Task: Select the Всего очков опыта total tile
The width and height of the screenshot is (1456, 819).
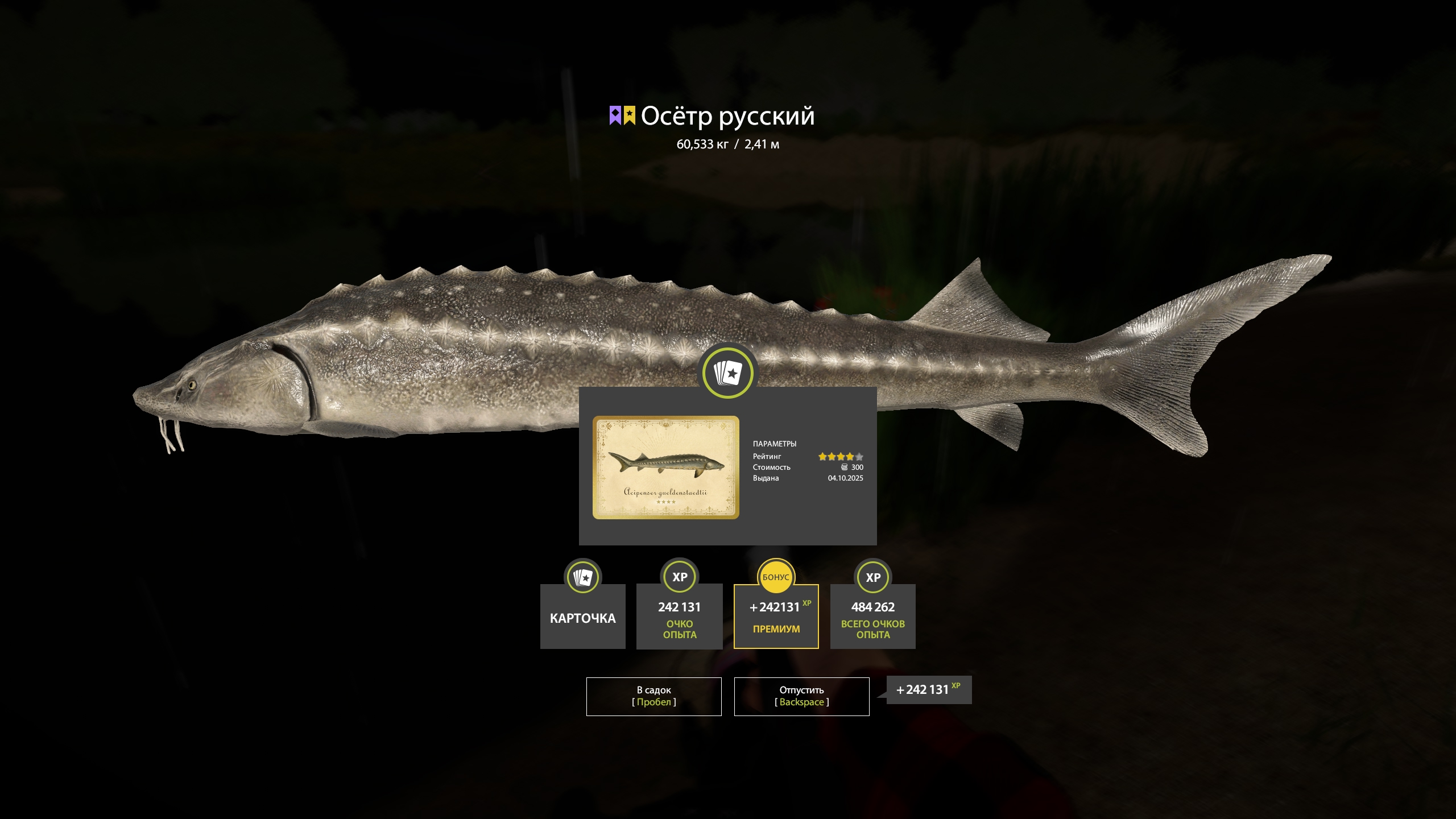Action: coord(872,617)
